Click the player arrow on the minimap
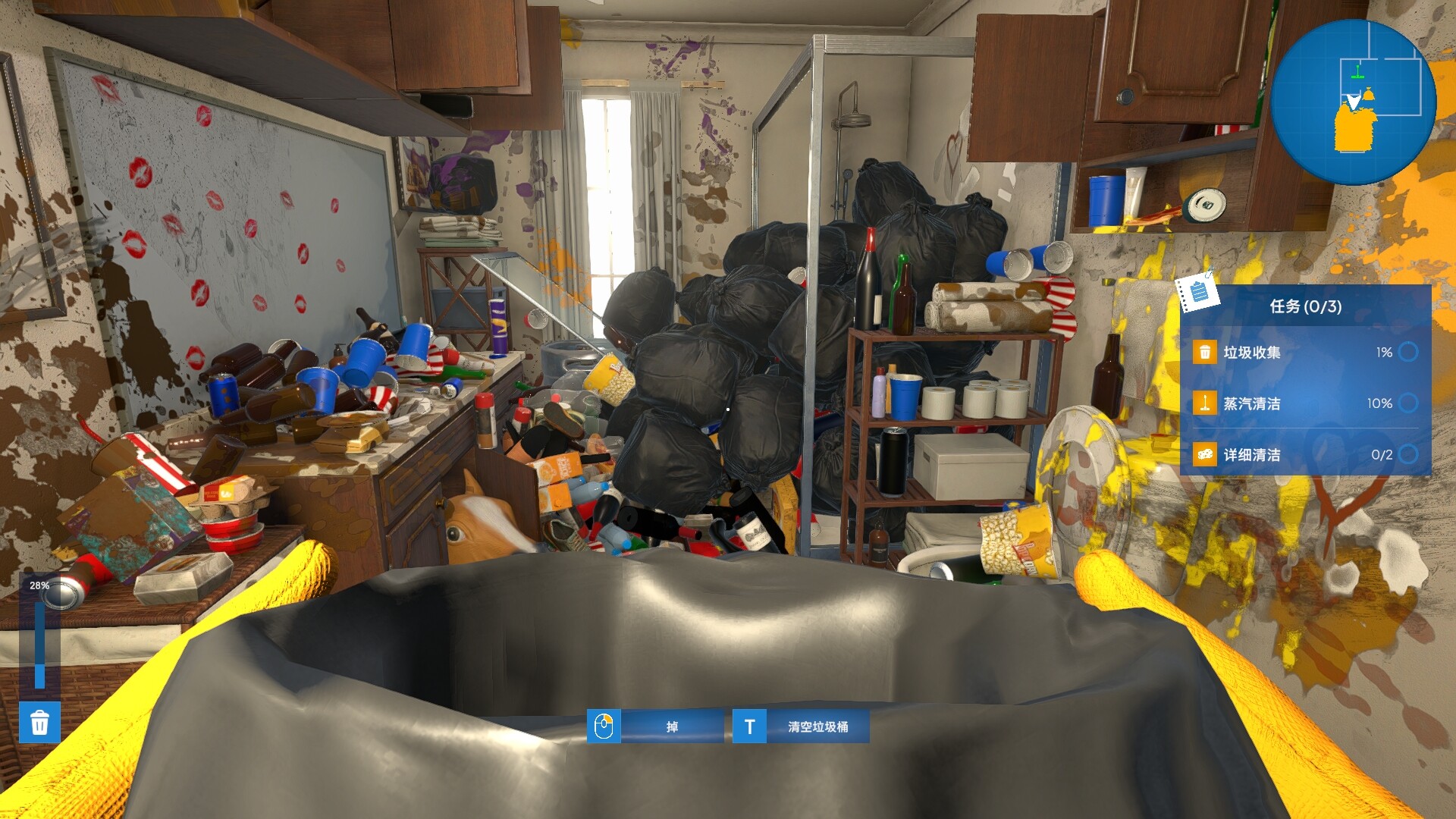 click(x=1354, y=102)
